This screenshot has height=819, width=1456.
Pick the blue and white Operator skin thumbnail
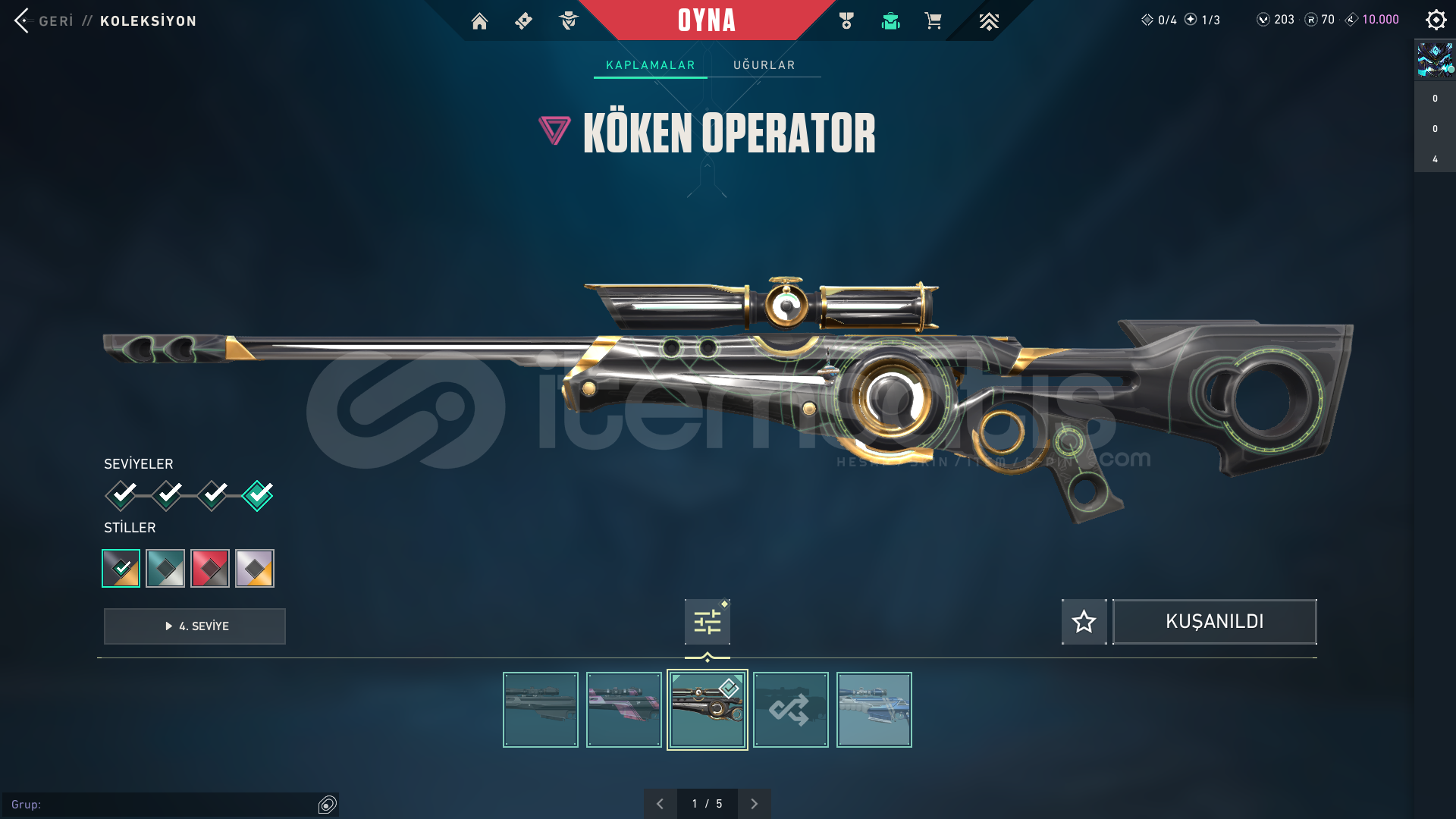pos(874,710)
